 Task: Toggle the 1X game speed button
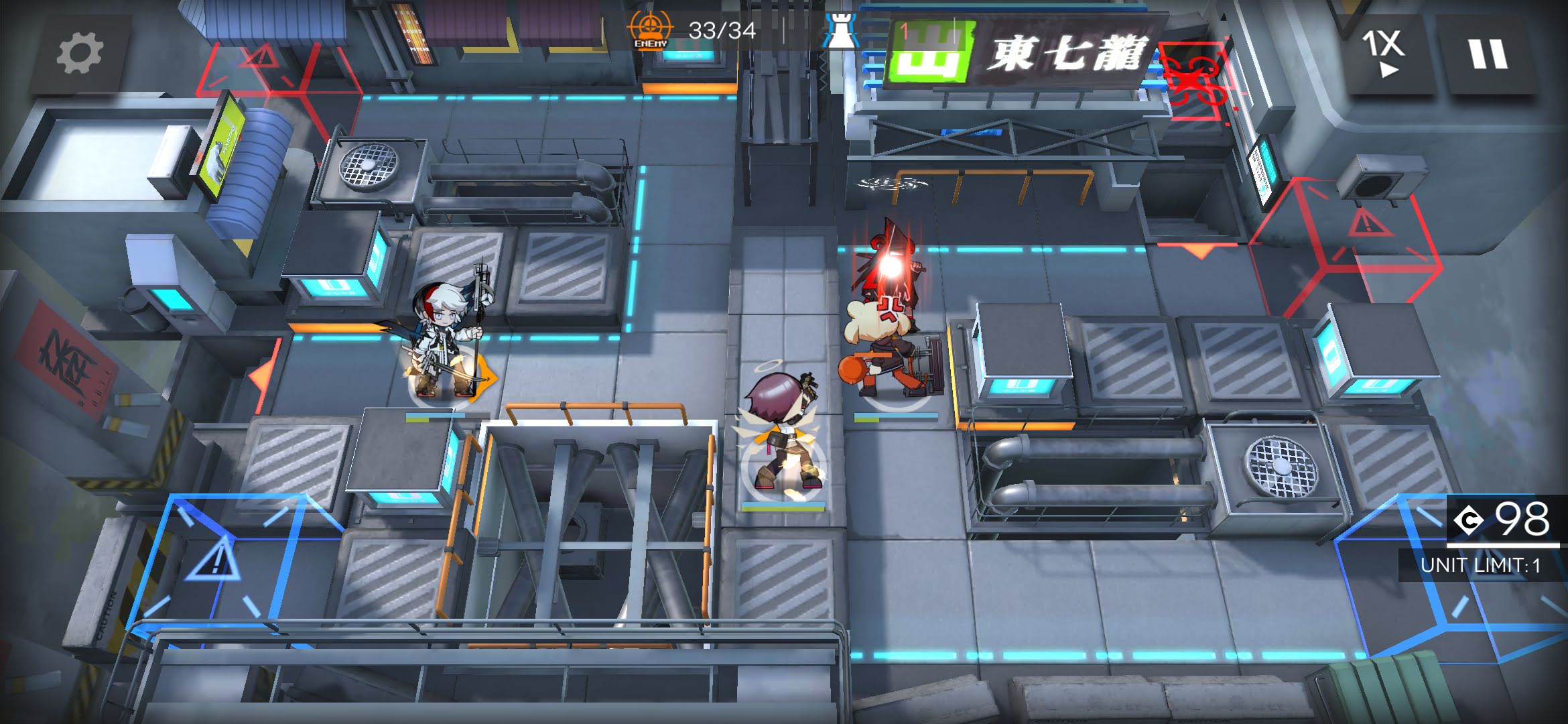(x=1384, y=54)
